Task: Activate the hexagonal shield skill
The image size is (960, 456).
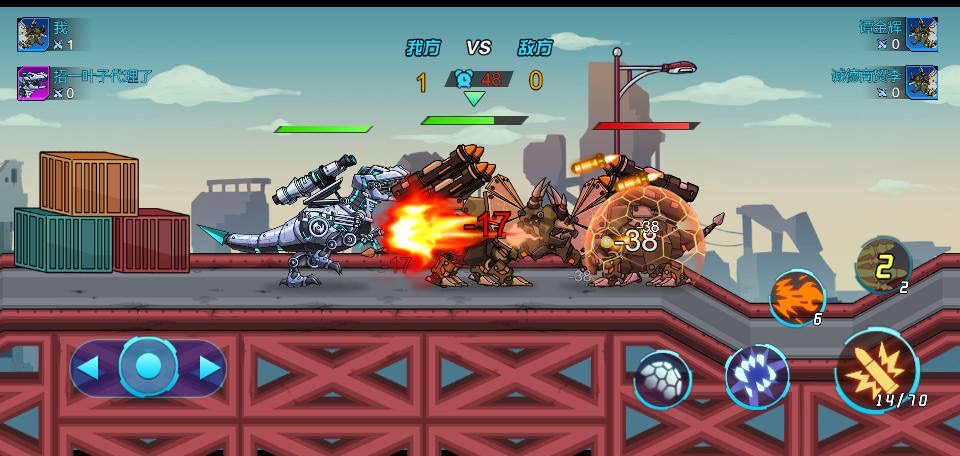Action: 662,380
